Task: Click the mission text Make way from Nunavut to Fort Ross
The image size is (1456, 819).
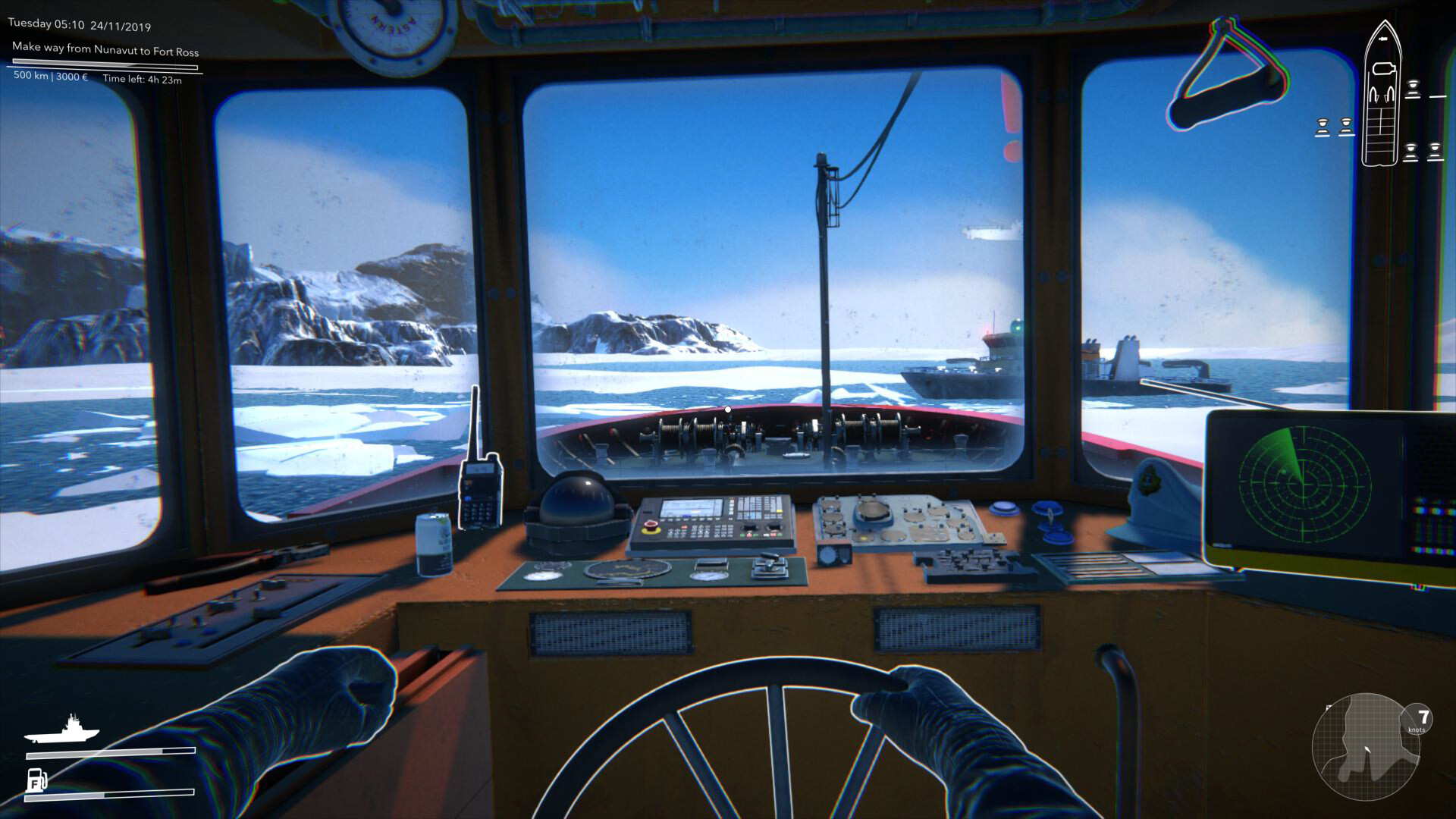Action: pyautogui.click(x=105, y=52)
